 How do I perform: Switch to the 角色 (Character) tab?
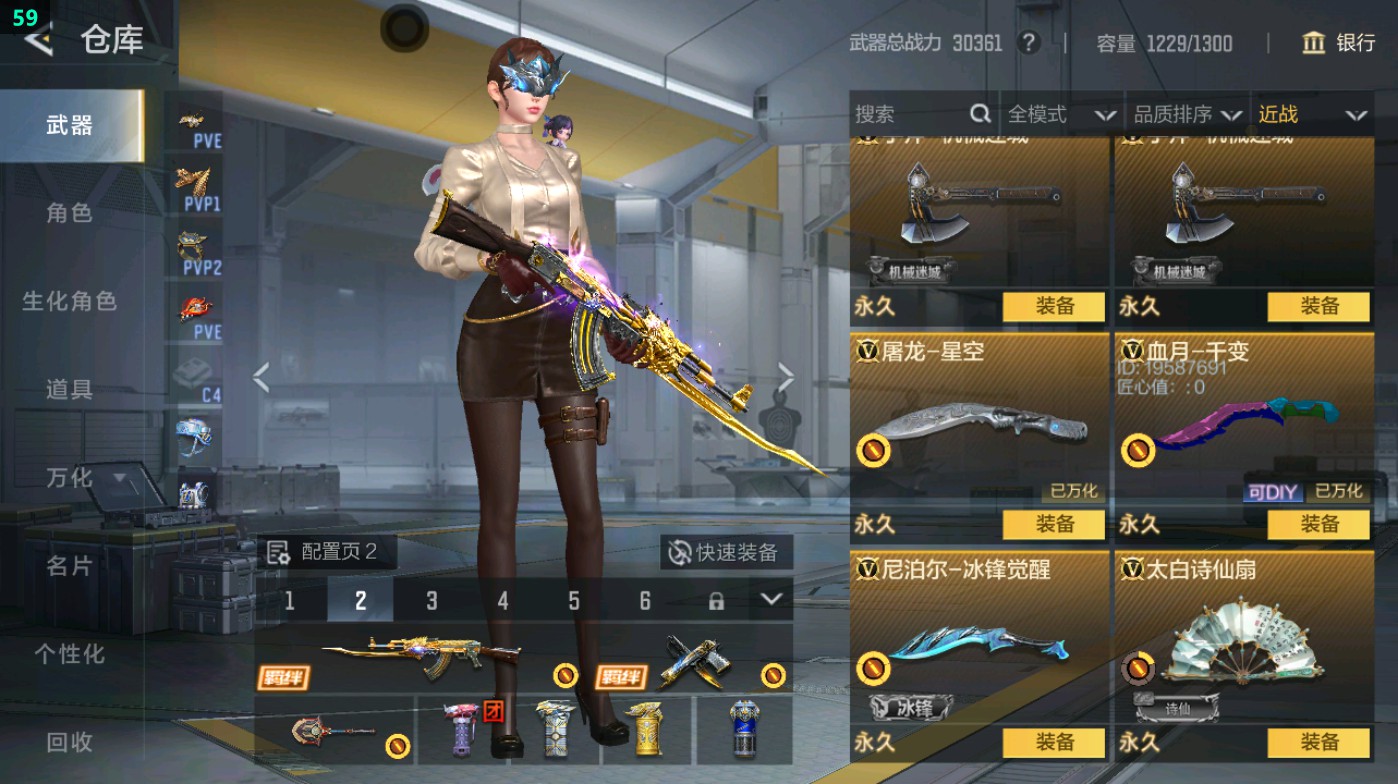70,213
